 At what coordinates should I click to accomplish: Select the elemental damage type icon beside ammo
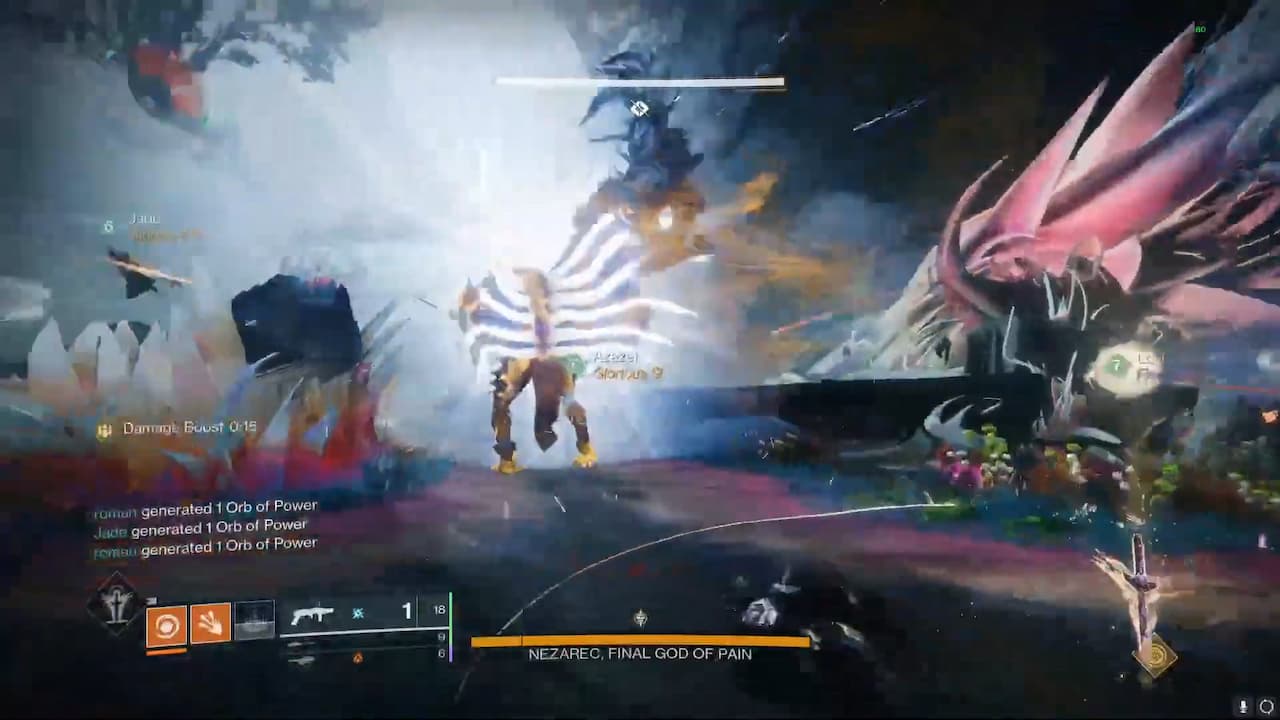358,613
